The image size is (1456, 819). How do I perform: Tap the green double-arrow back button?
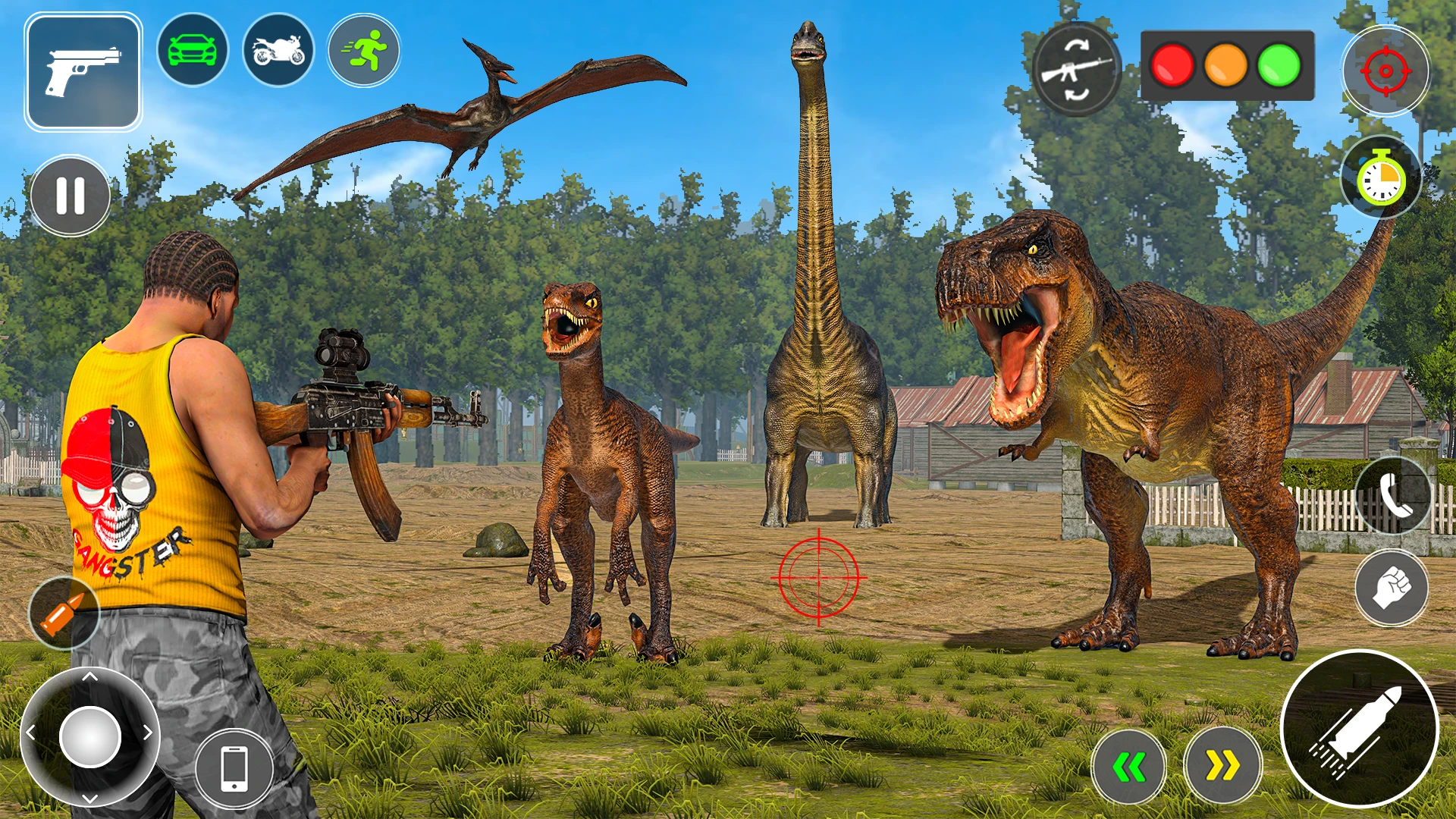(1129, 766)
